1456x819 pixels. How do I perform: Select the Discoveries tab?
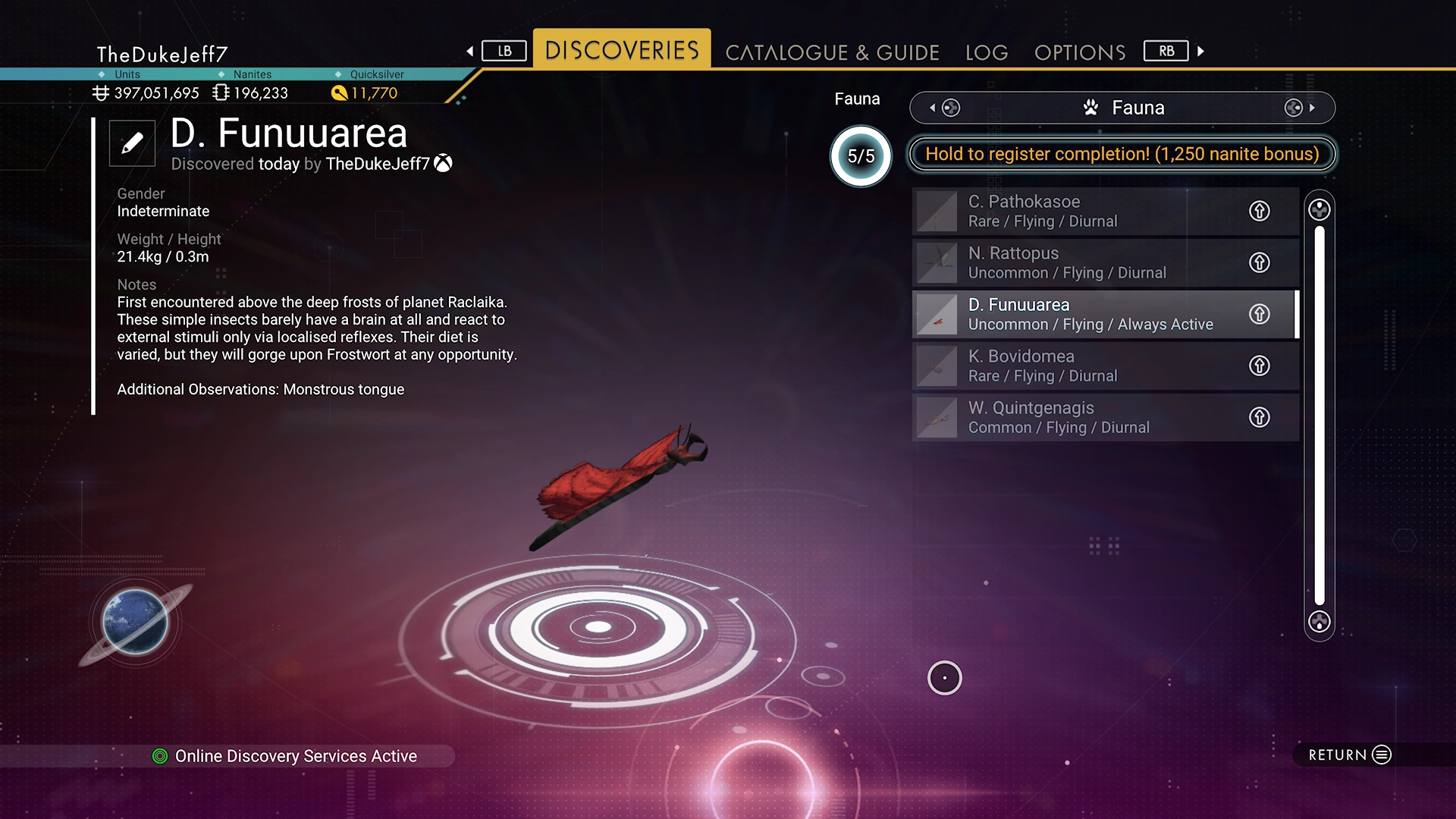[x=622, y=50]
